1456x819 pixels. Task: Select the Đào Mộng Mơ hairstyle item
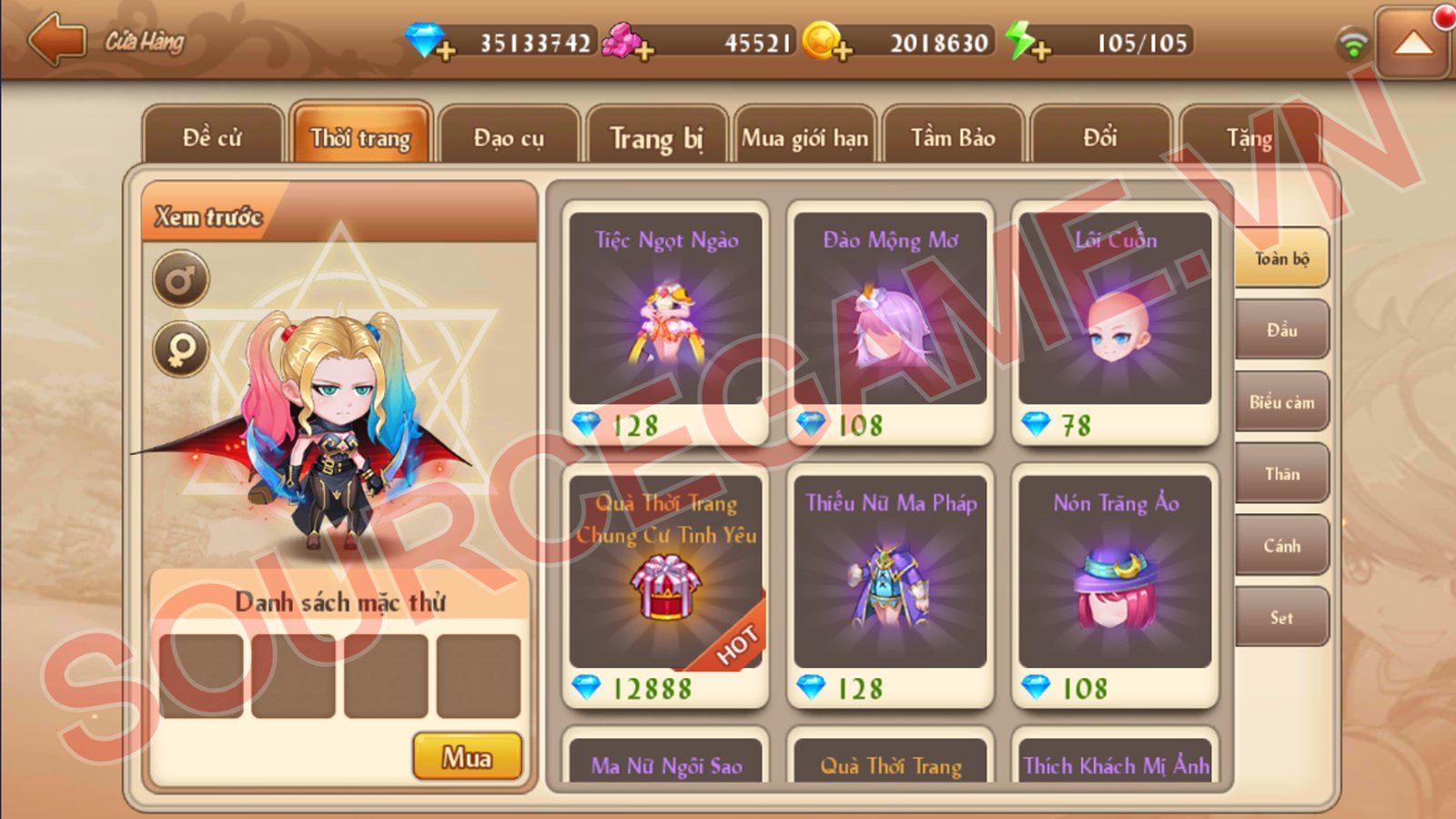[890, 322]
